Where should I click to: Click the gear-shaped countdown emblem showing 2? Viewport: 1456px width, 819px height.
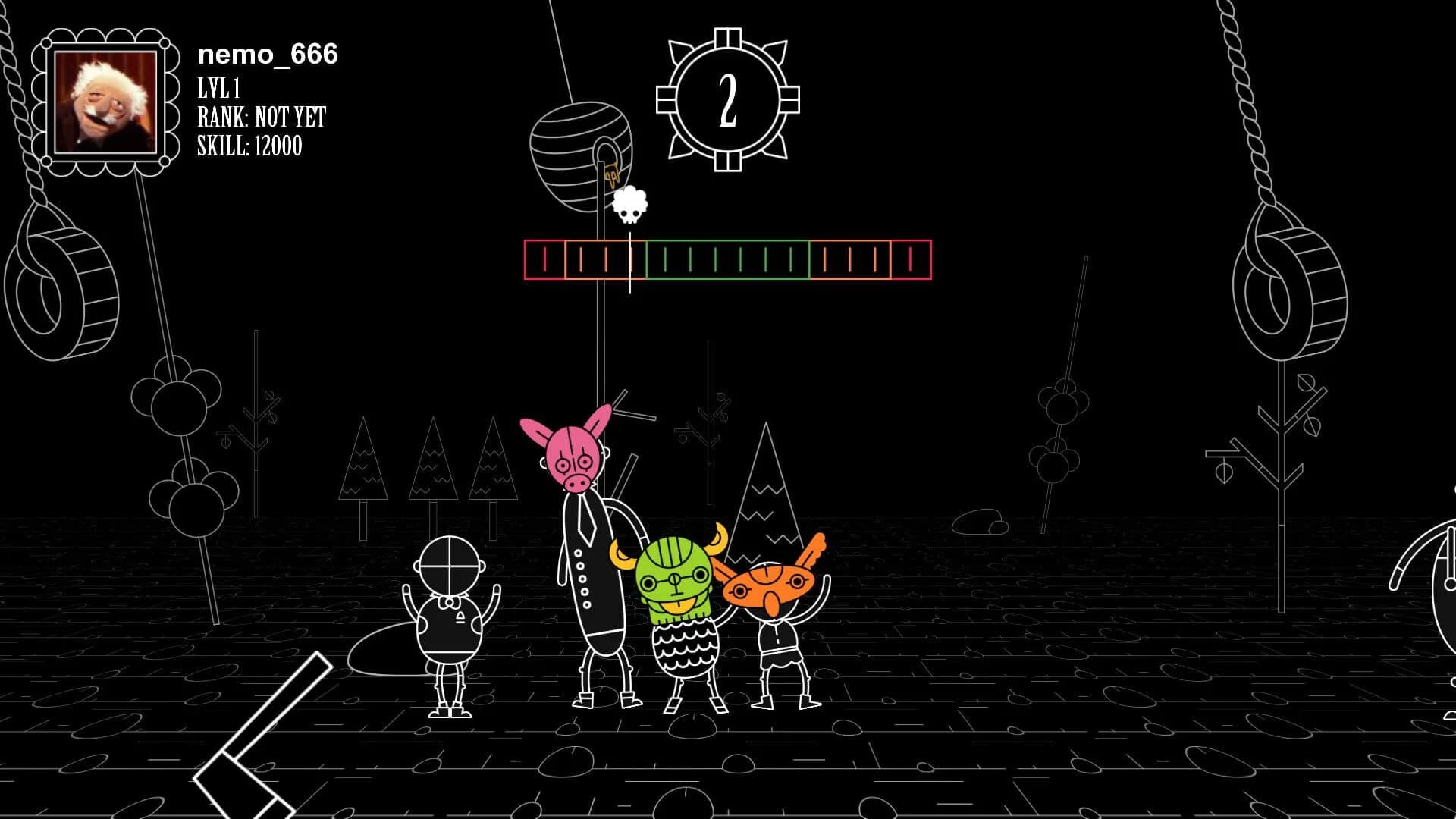[x=729, y=99]
